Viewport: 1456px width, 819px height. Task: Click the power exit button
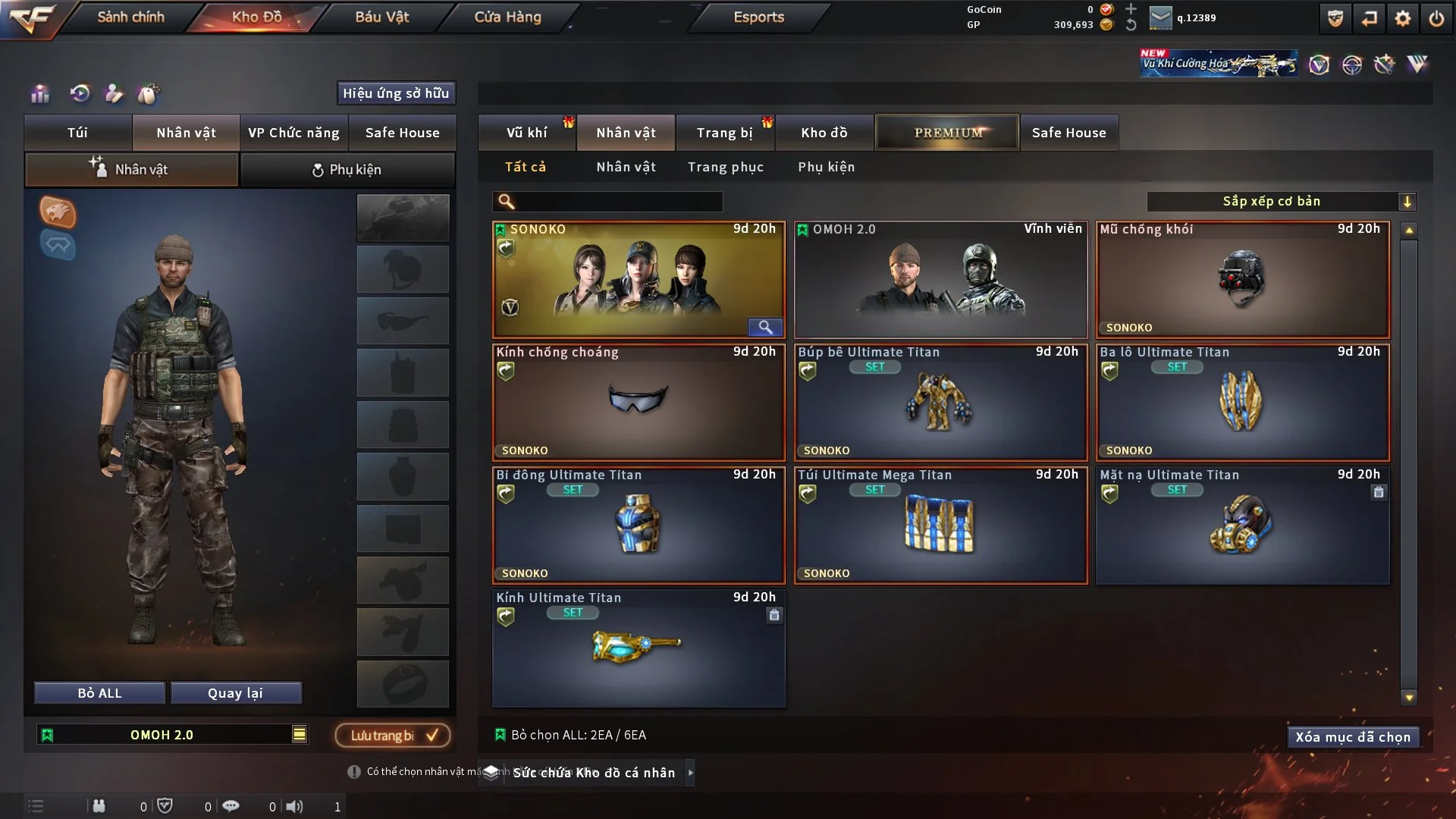[x=1436, y=18]
